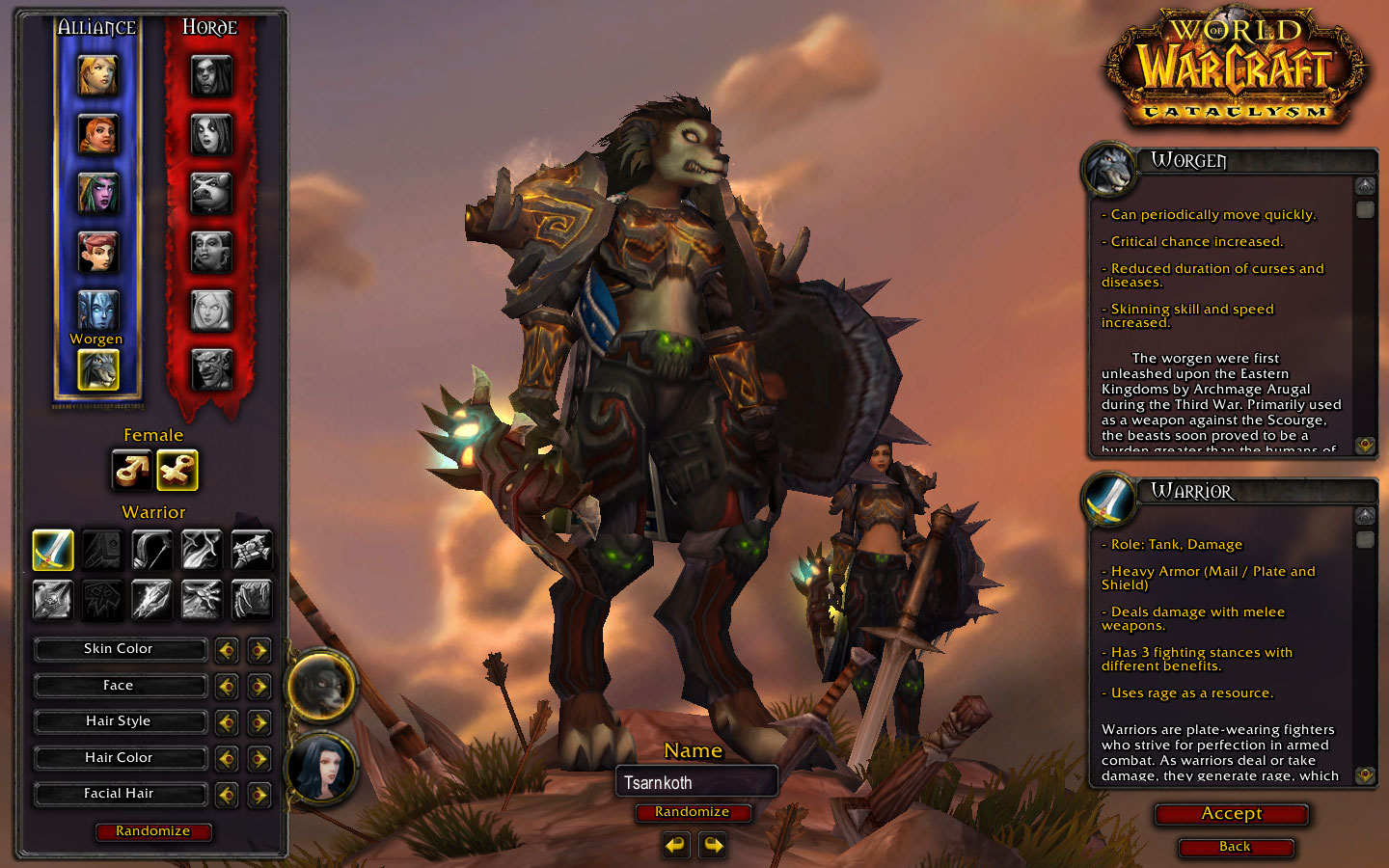Switch gender to Male
Screen dimensions: 1389x868
click(x=132, y=471)
